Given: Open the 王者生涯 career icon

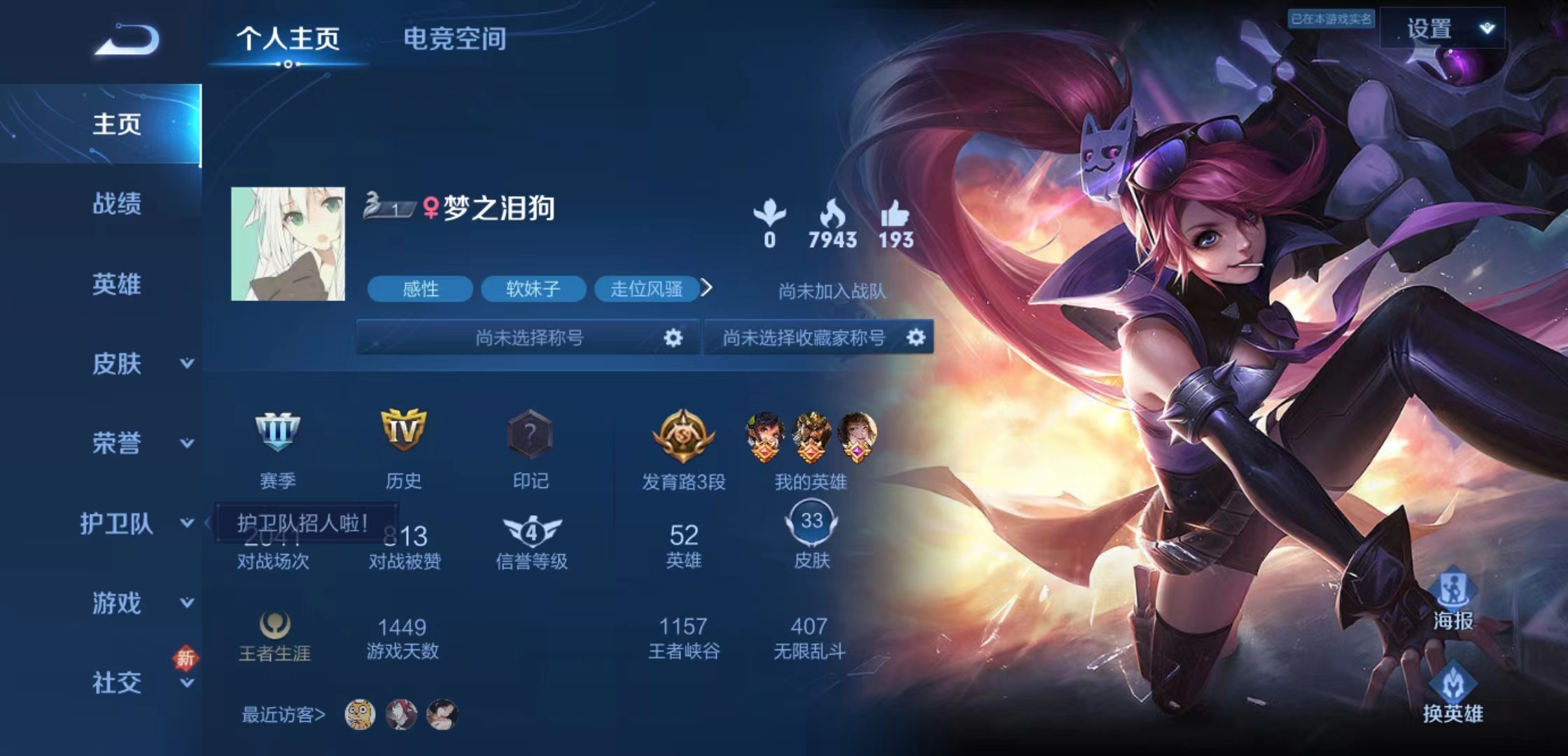Looking at the screenshot, I should 273,625.
